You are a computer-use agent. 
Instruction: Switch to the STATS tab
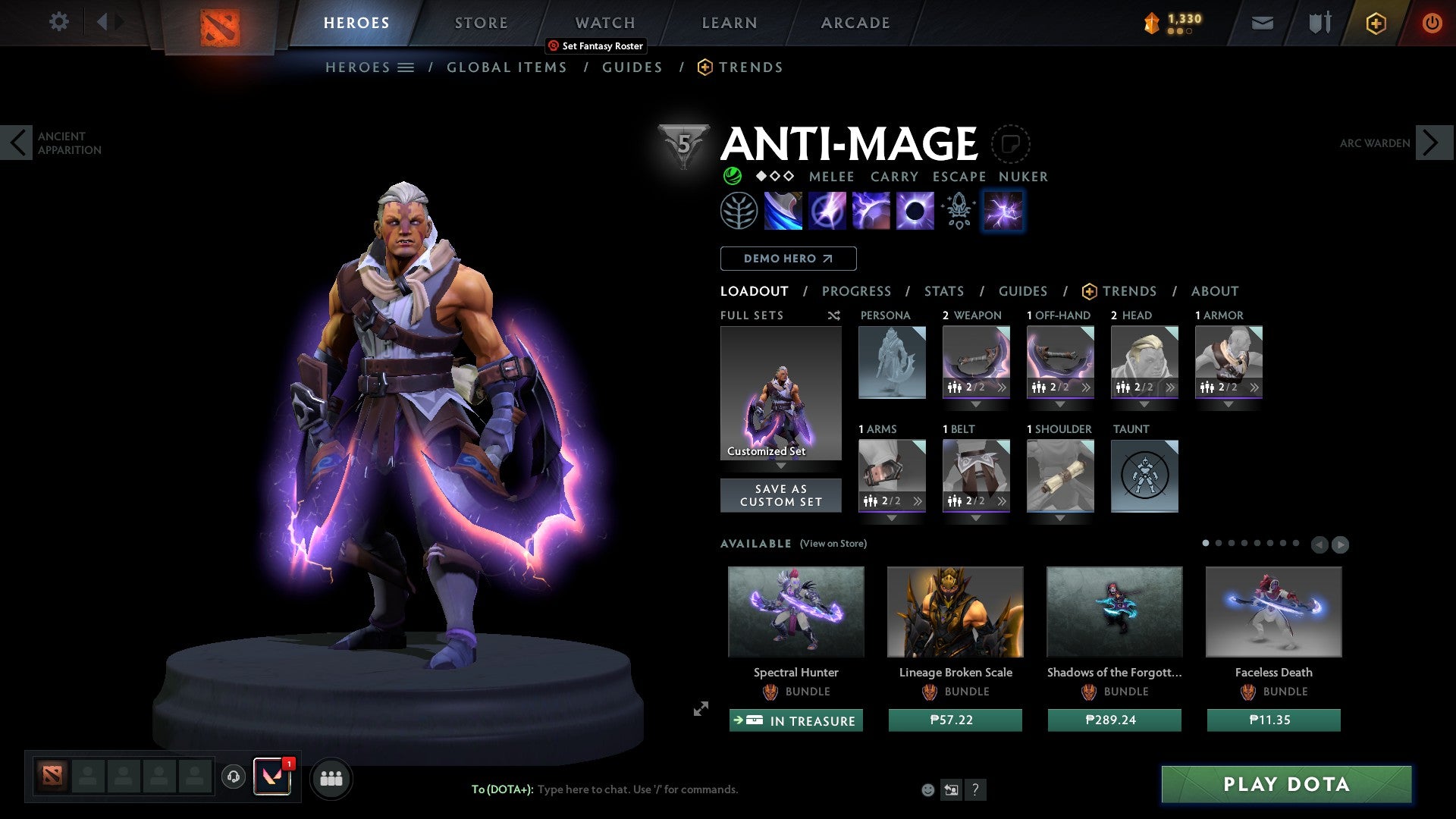click(x=943, y=291)
